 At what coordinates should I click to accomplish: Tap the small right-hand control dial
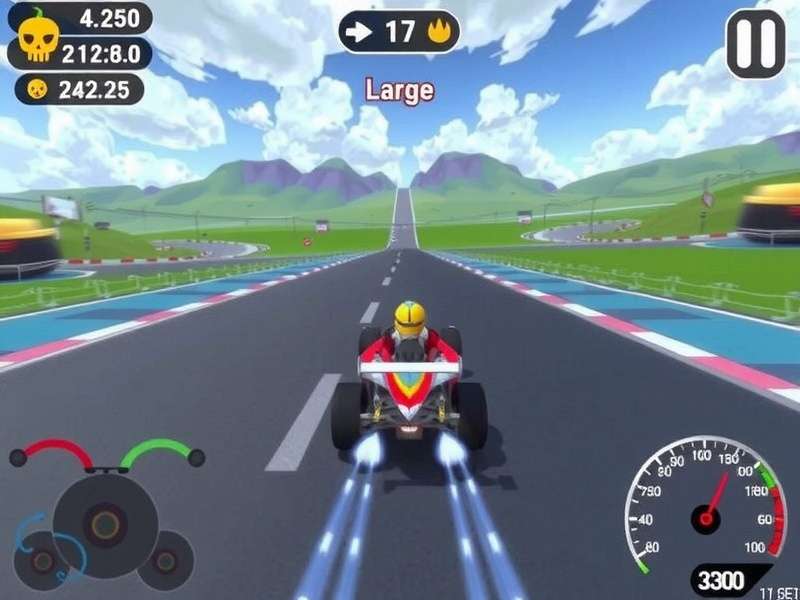coord(166,559)
